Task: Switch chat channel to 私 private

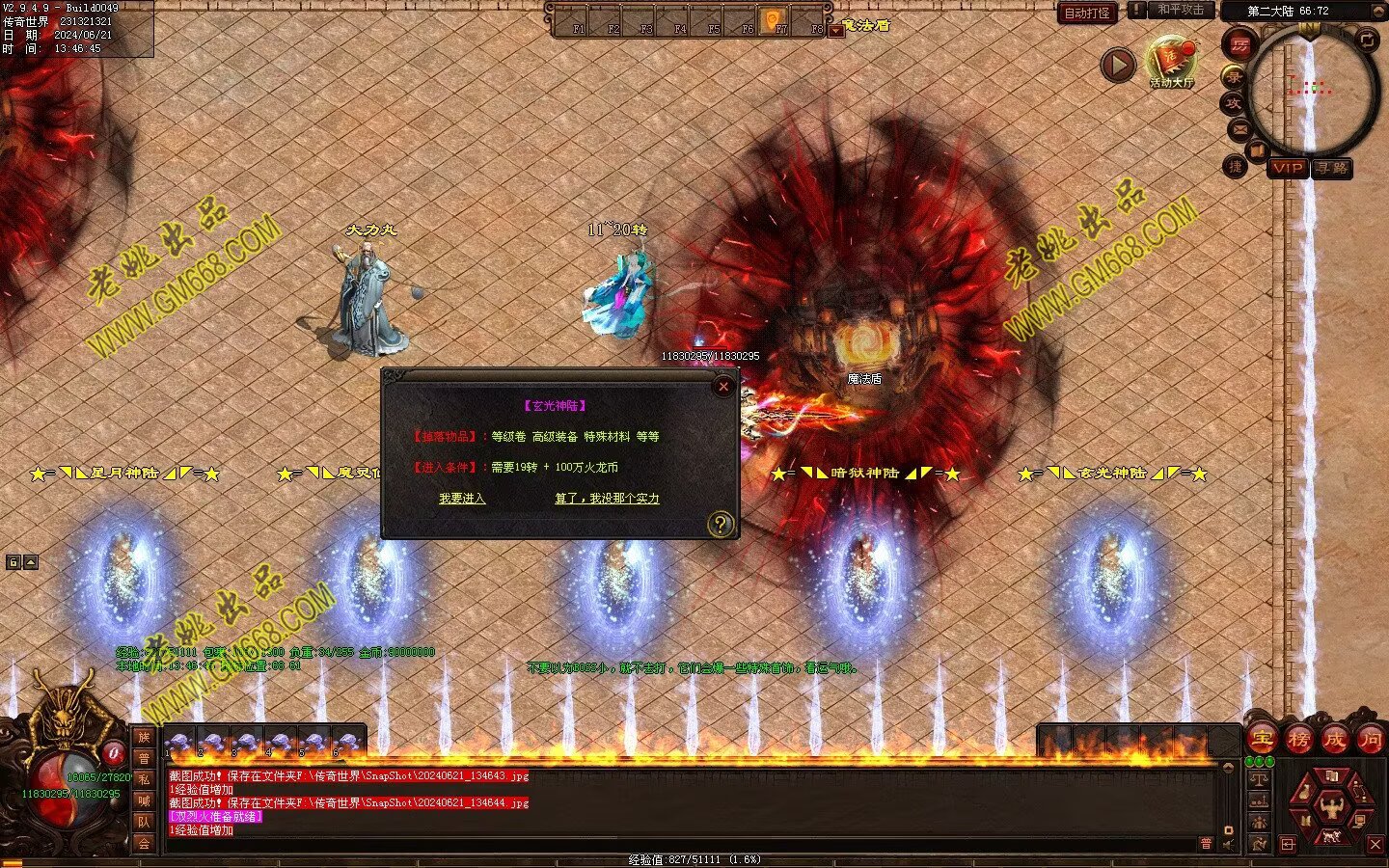Action: tap(144, 779)
